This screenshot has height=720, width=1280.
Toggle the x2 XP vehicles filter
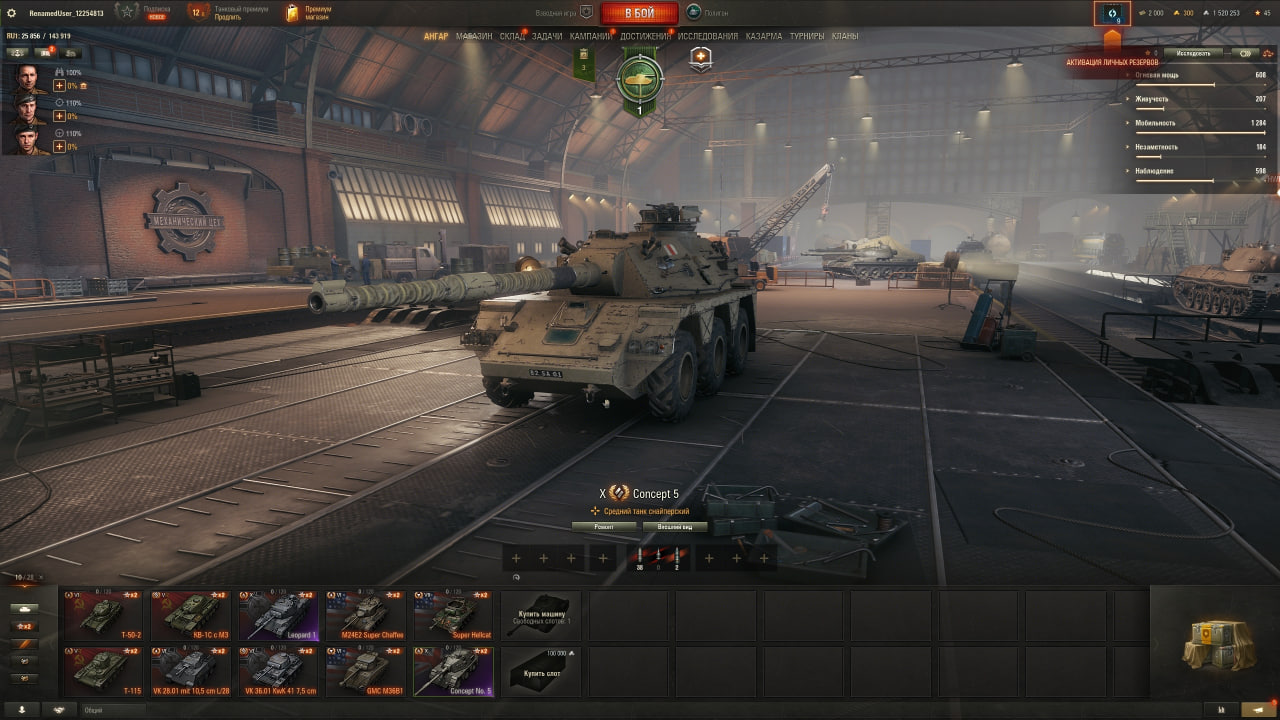click(24, 626)
